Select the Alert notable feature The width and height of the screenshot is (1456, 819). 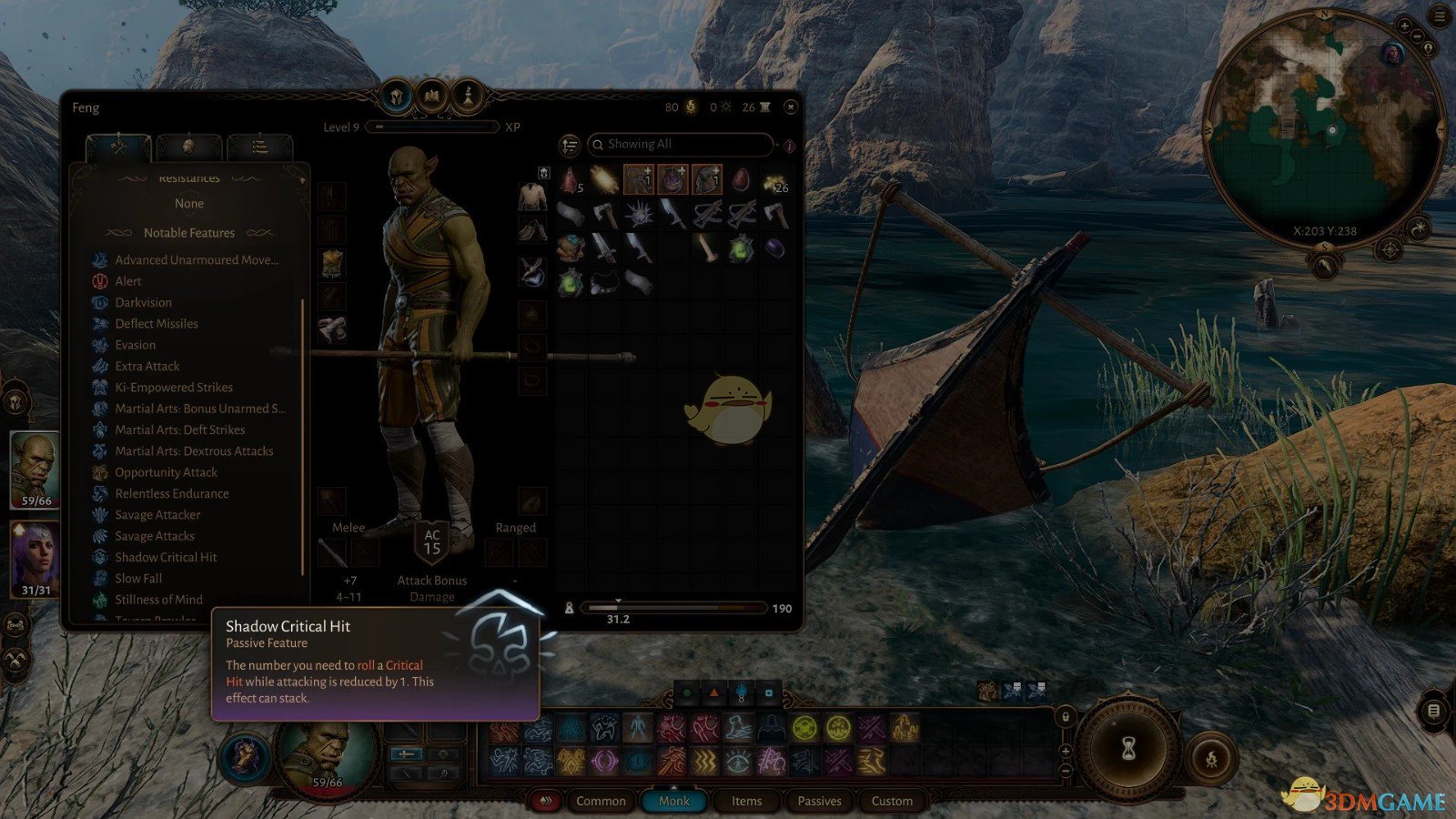[127, 281]
